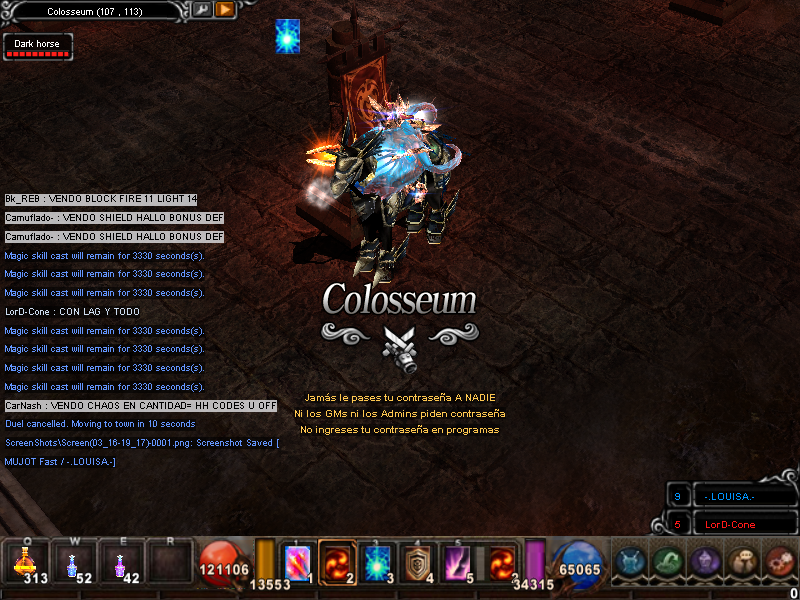Open the speech-bubble community button
The image size is (800, 600).
click(x=742, y=562)
